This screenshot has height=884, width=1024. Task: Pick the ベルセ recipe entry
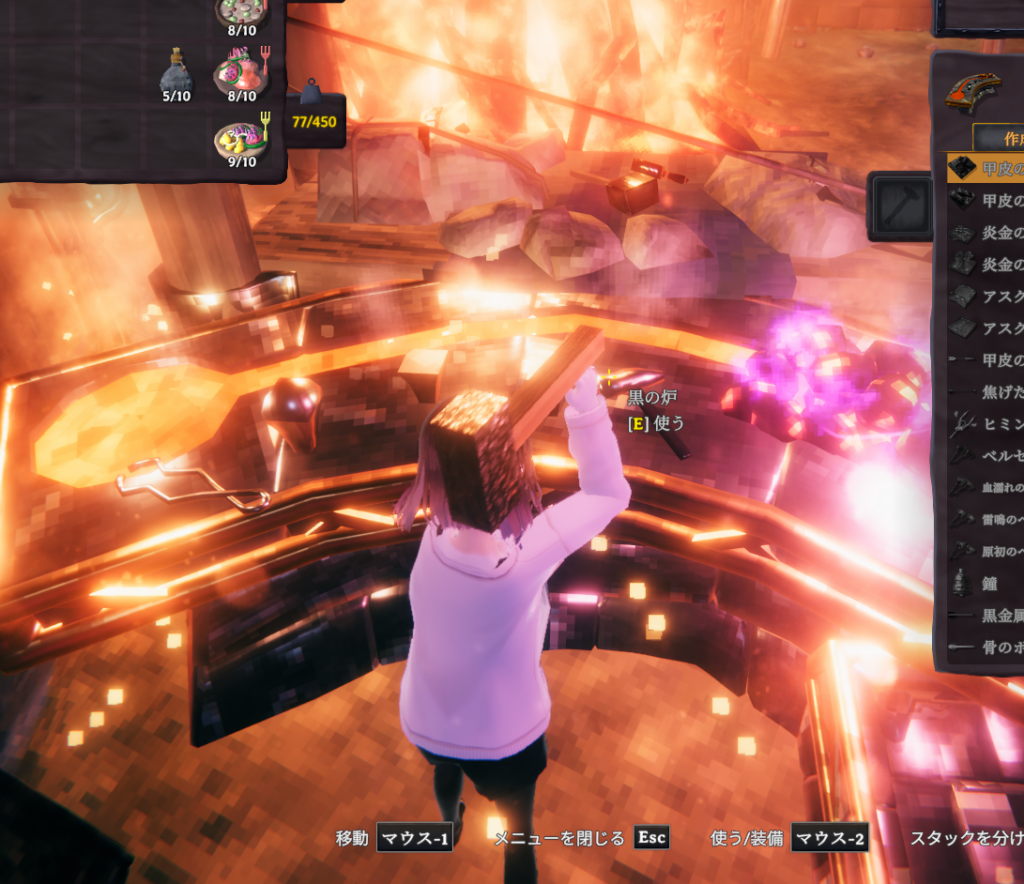point(986,455)
